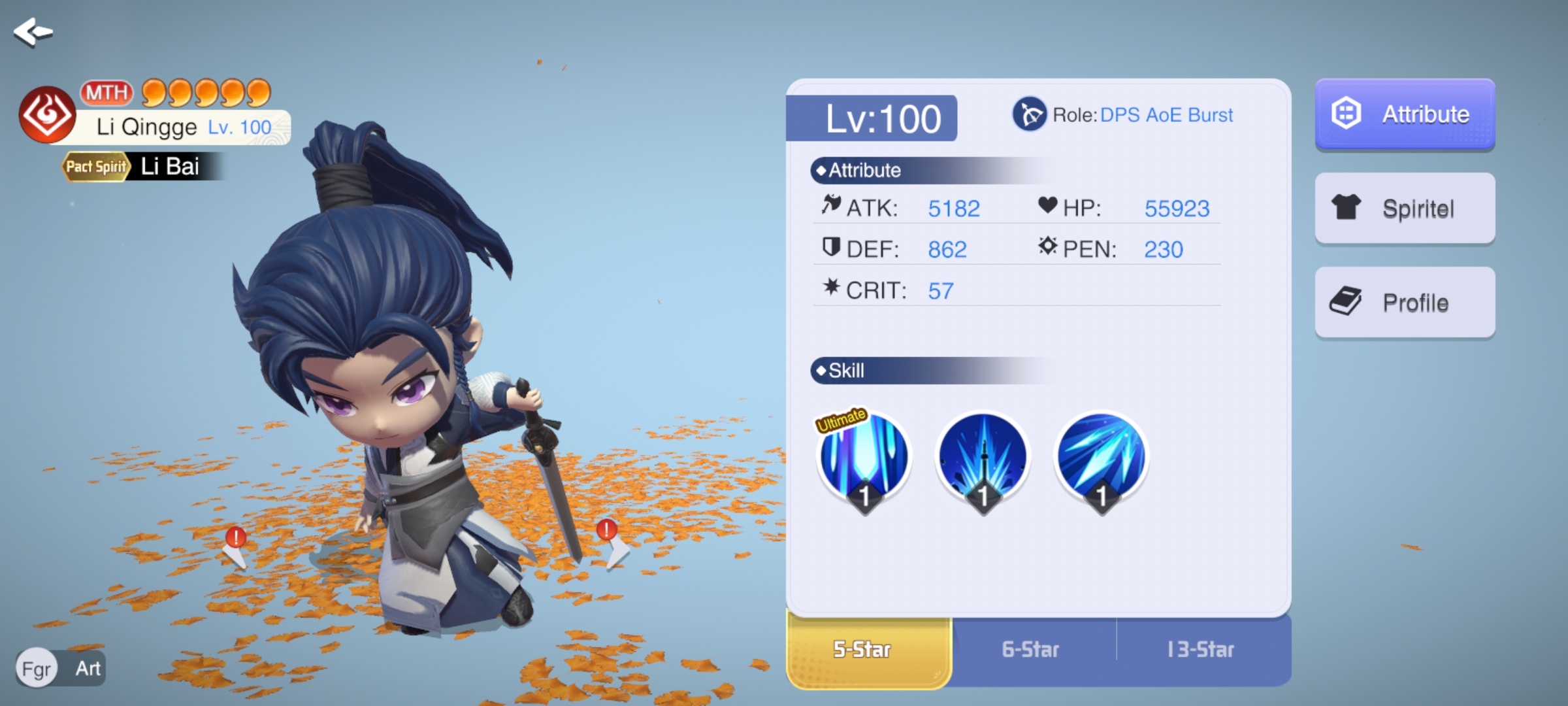Switch to the Spiritel tab
Screen dimensions: 1568x706
pos(1405,209)
